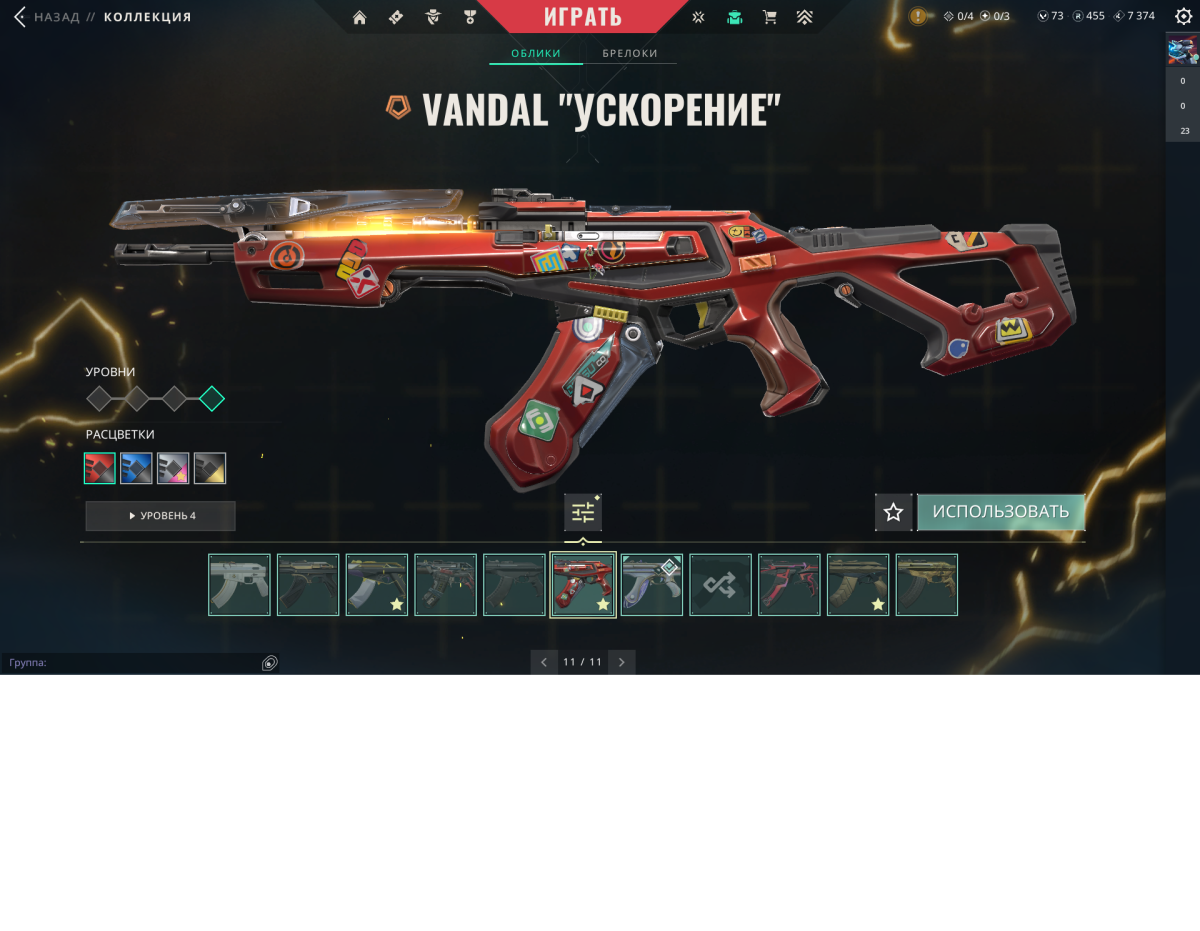Image resolution: width=1200 pixels, height=931 pixels.
Task: Open the store cart icon
Action: point(769,17)
